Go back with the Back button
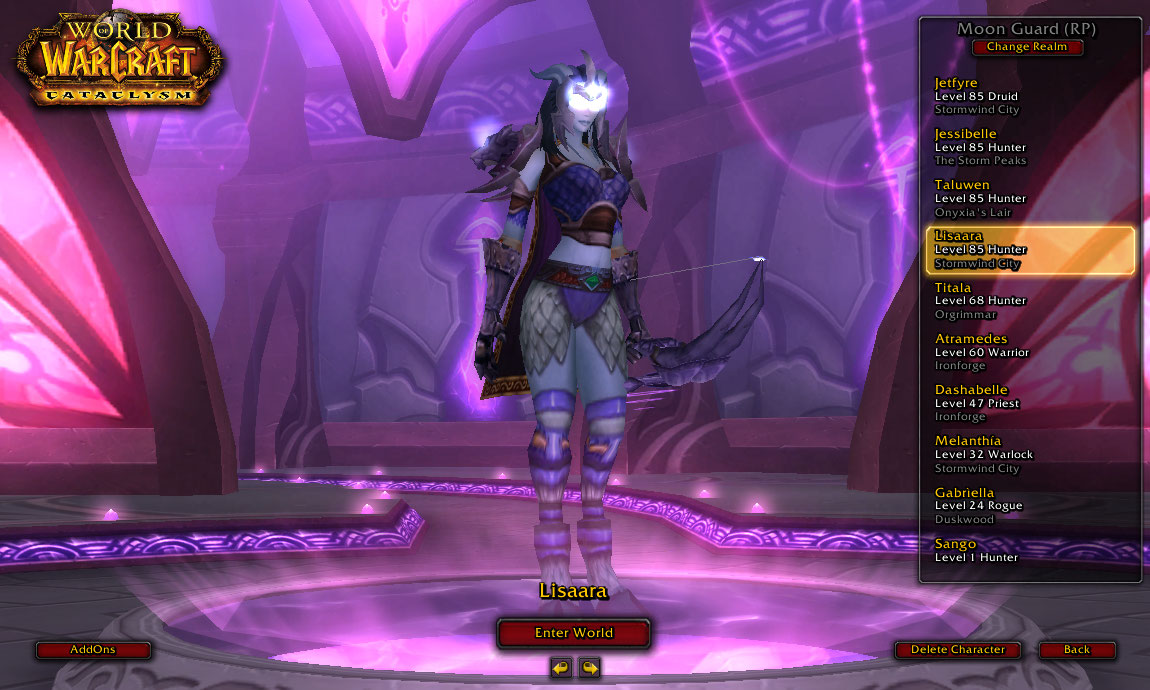 [x=1076, y=650]
